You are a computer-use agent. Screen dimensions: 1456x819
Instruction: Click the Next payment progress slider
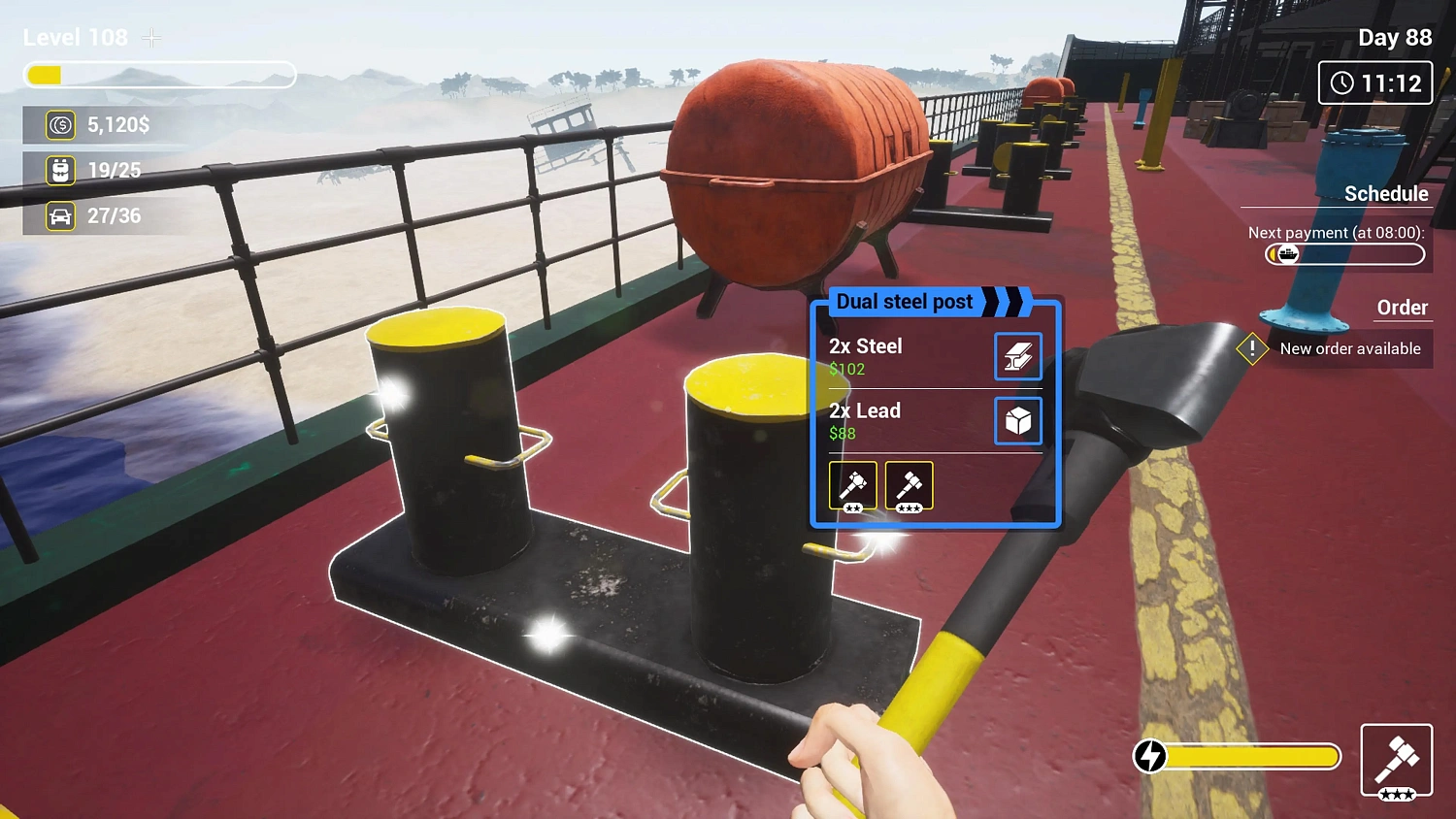pyautogui.click(x=1344, y=254)
